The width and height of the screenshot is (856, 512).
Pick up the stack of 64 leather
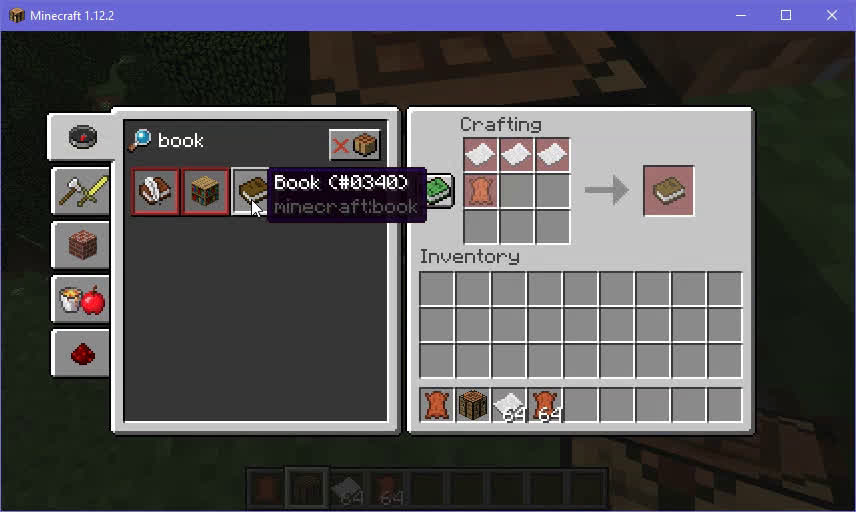[545, 405]
